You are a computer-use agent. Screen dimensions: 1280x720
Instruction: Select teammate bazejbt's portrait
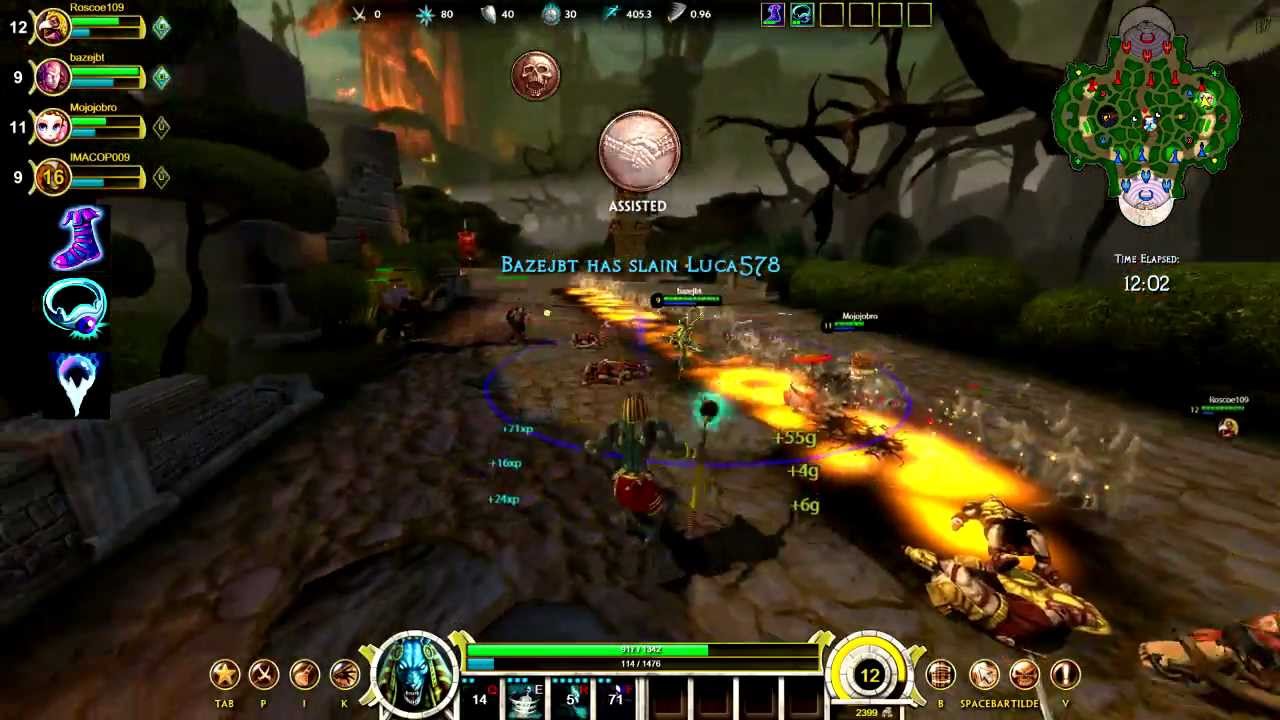[x=52, y=77]
